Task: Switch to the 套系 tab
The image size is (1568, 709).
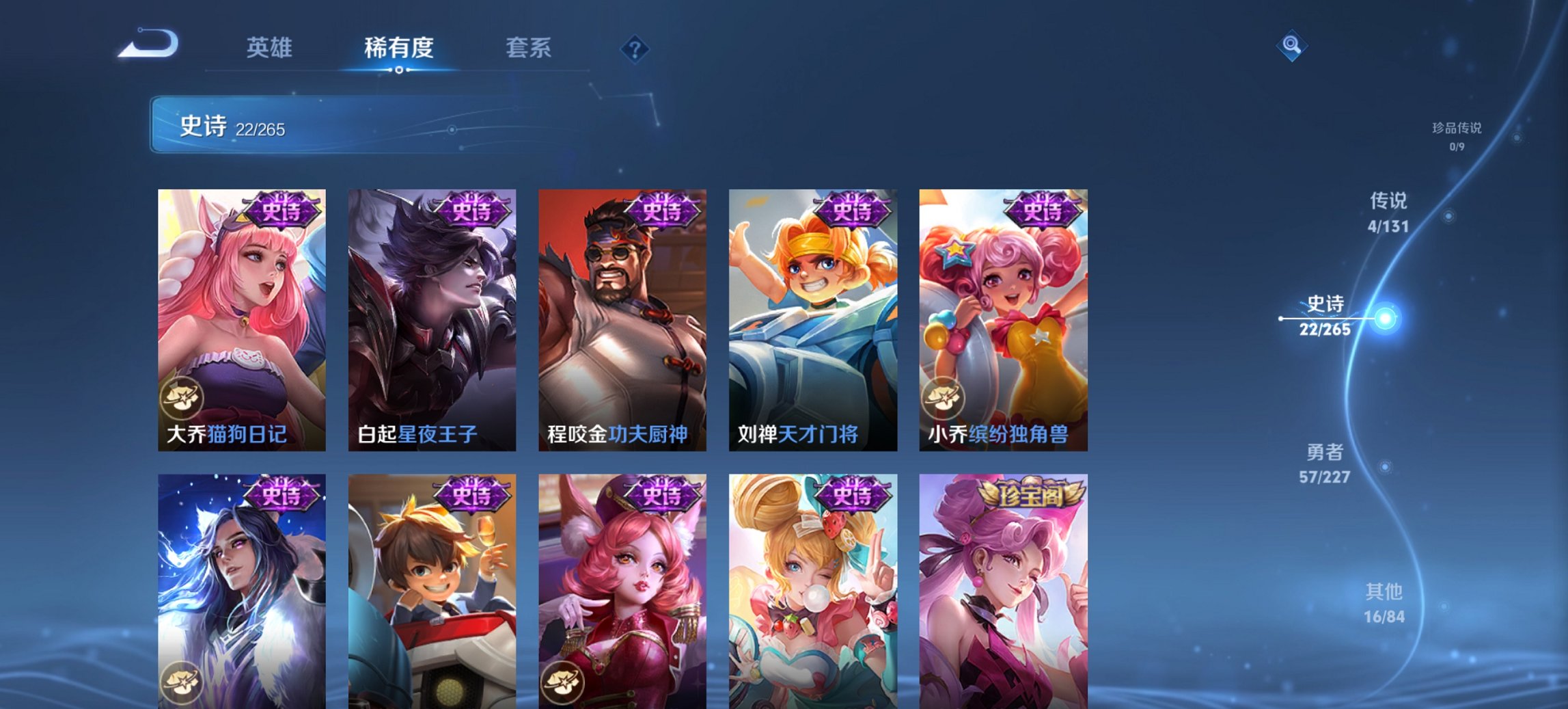Action: pyautogui.click(x=529, y=48)
